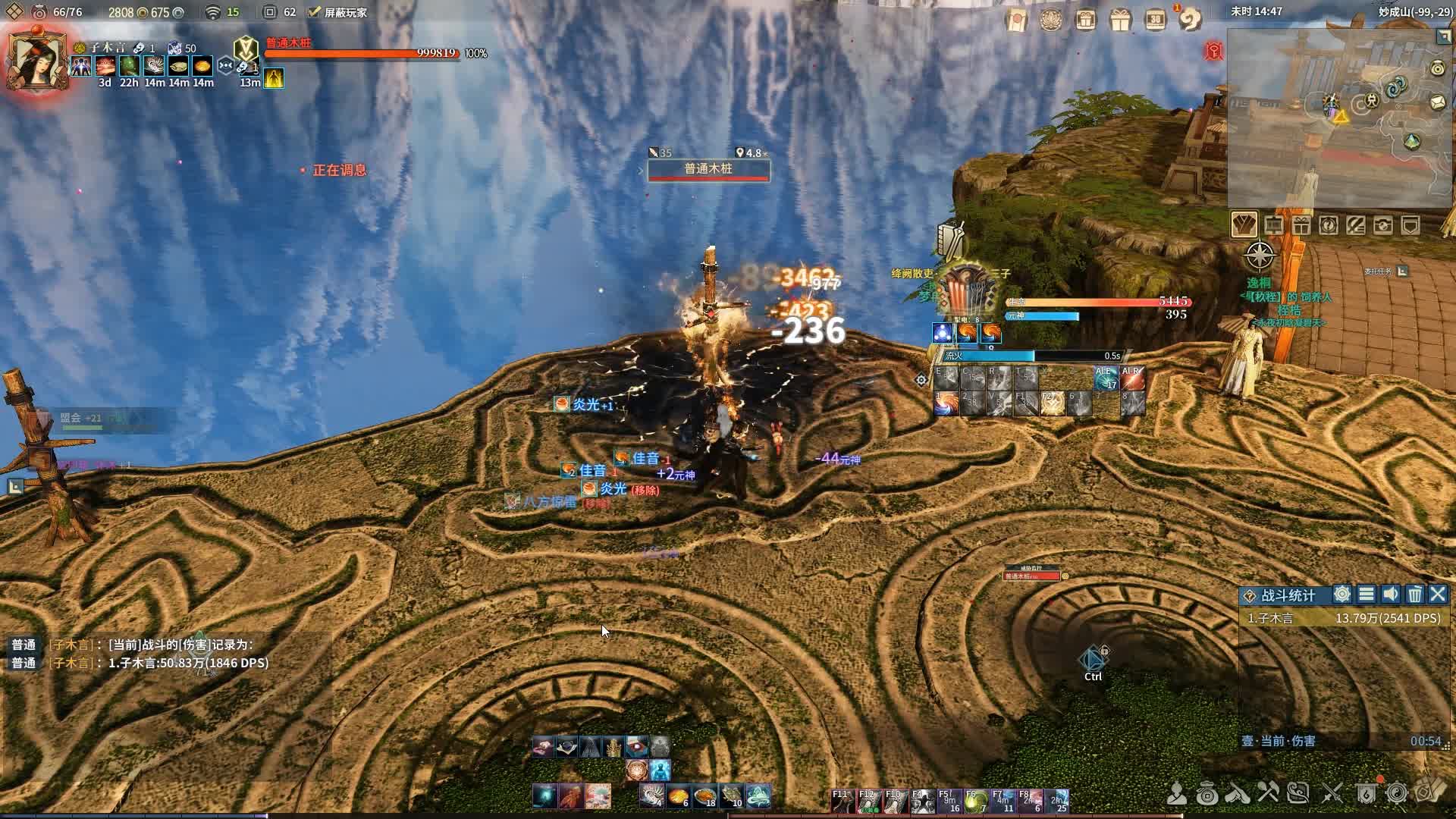Close the 战斗统计 combat stats panel
Screen dimensions: 1456x819
click(1438, 595)
